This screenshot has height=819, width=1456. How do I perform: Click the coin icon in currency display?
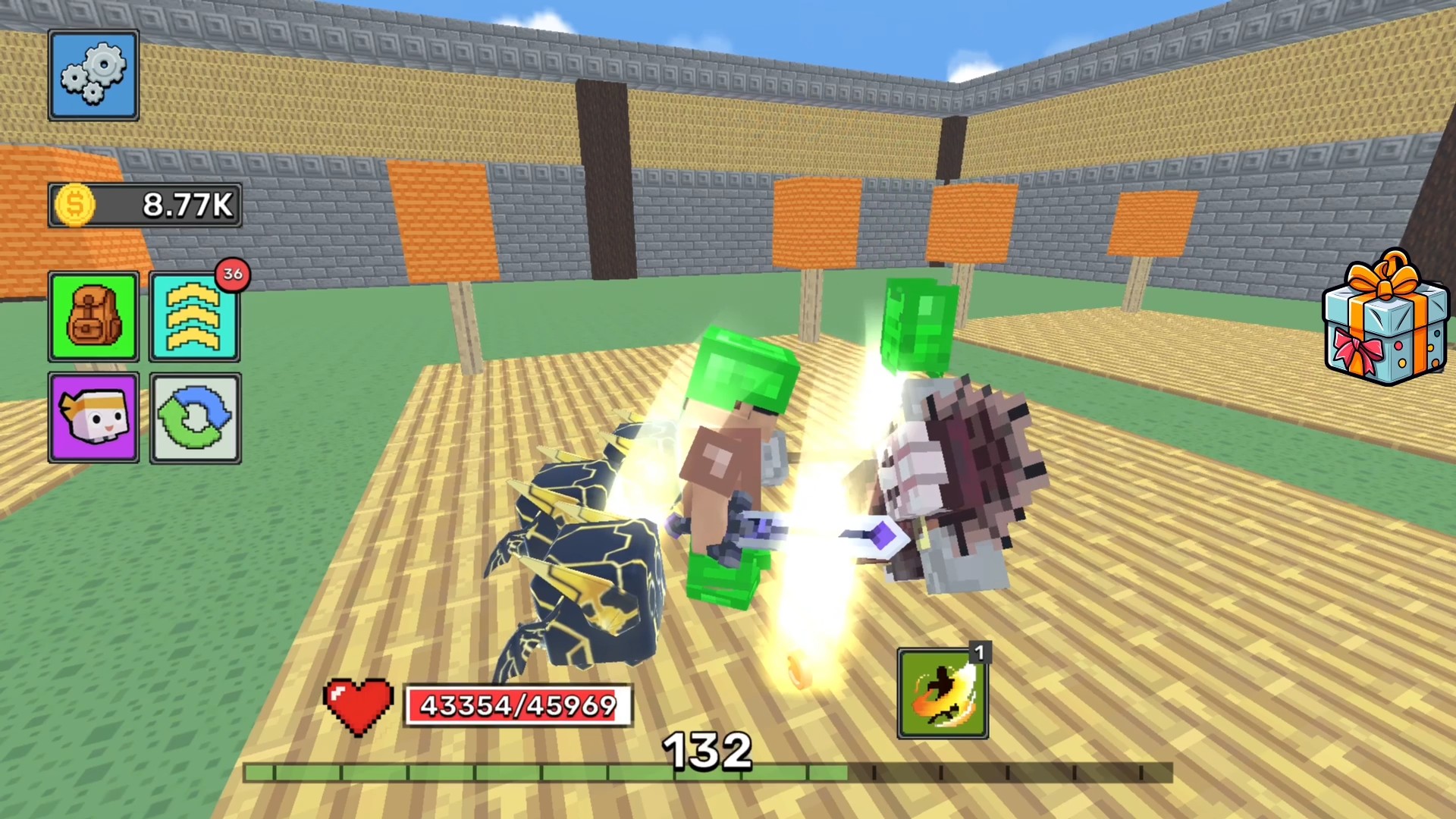click(77, 204)
